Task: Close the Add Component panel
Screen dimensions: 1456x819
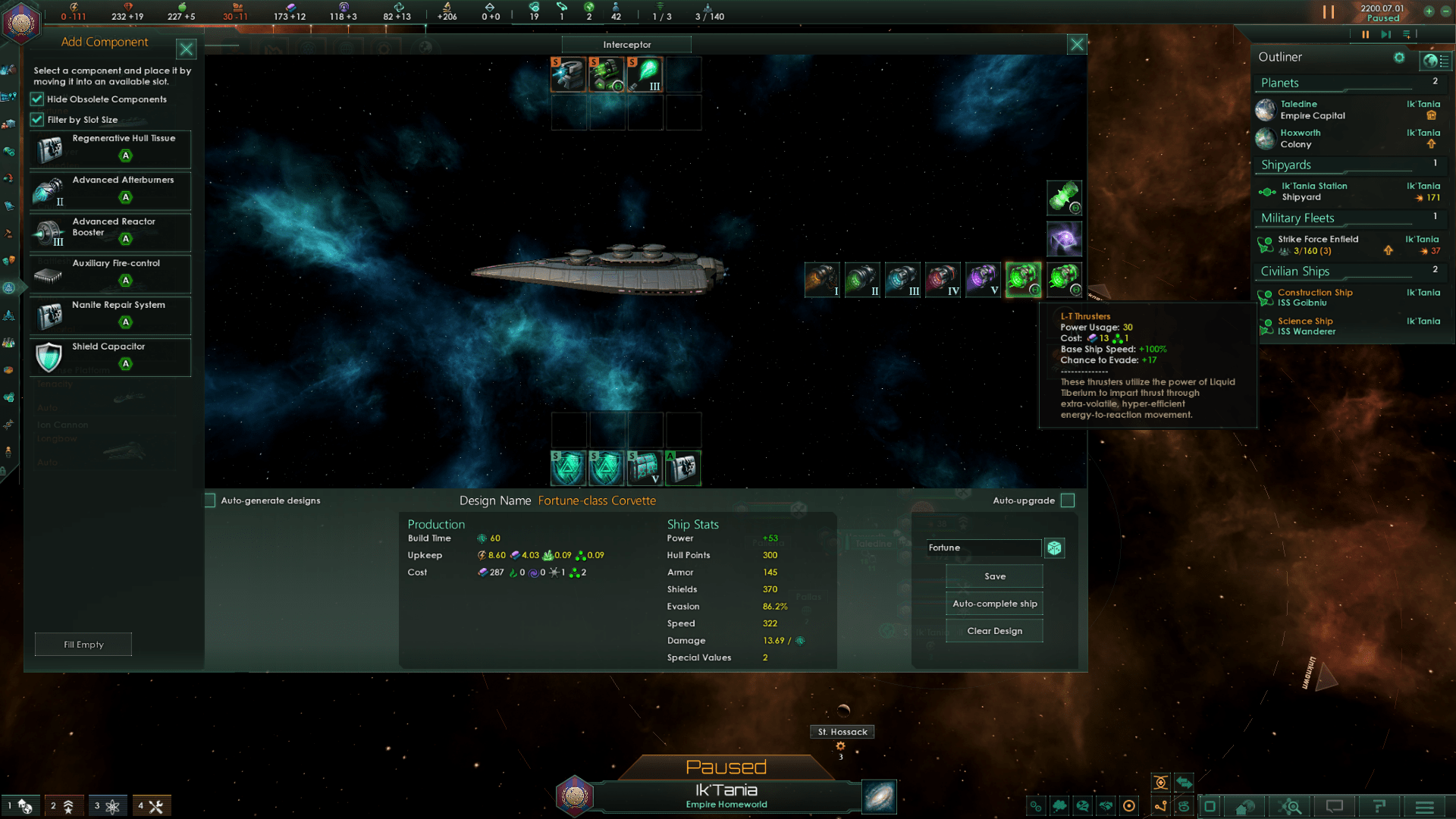Action: (186, 49)
